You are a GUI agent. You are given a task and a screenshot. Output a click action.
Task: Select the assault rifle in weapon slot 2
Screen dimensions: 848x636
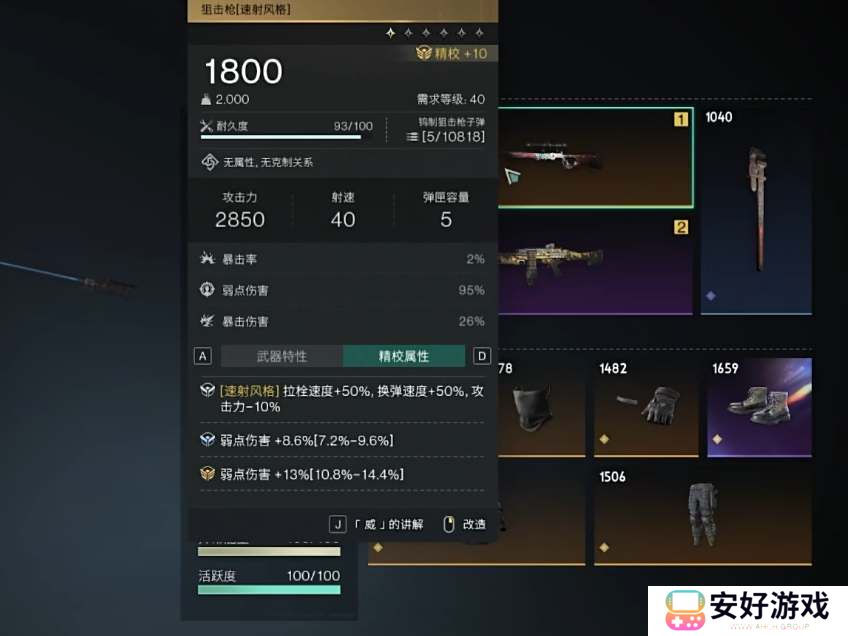coord(594,263)
